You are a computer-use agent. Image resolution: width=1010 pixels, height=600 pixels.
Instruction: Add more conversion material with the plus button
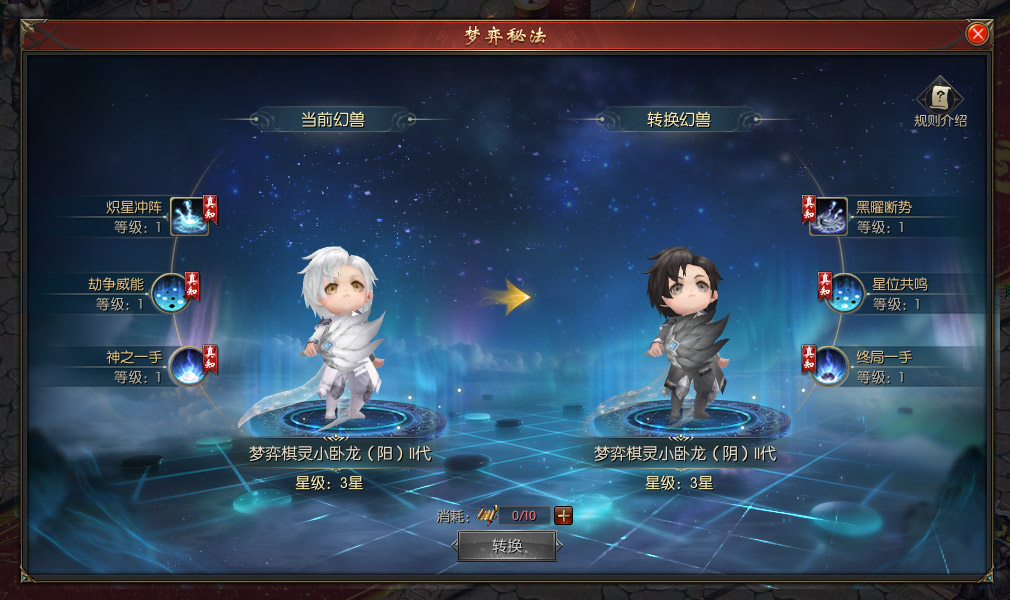pyautogui.click(x=564, y=516)
